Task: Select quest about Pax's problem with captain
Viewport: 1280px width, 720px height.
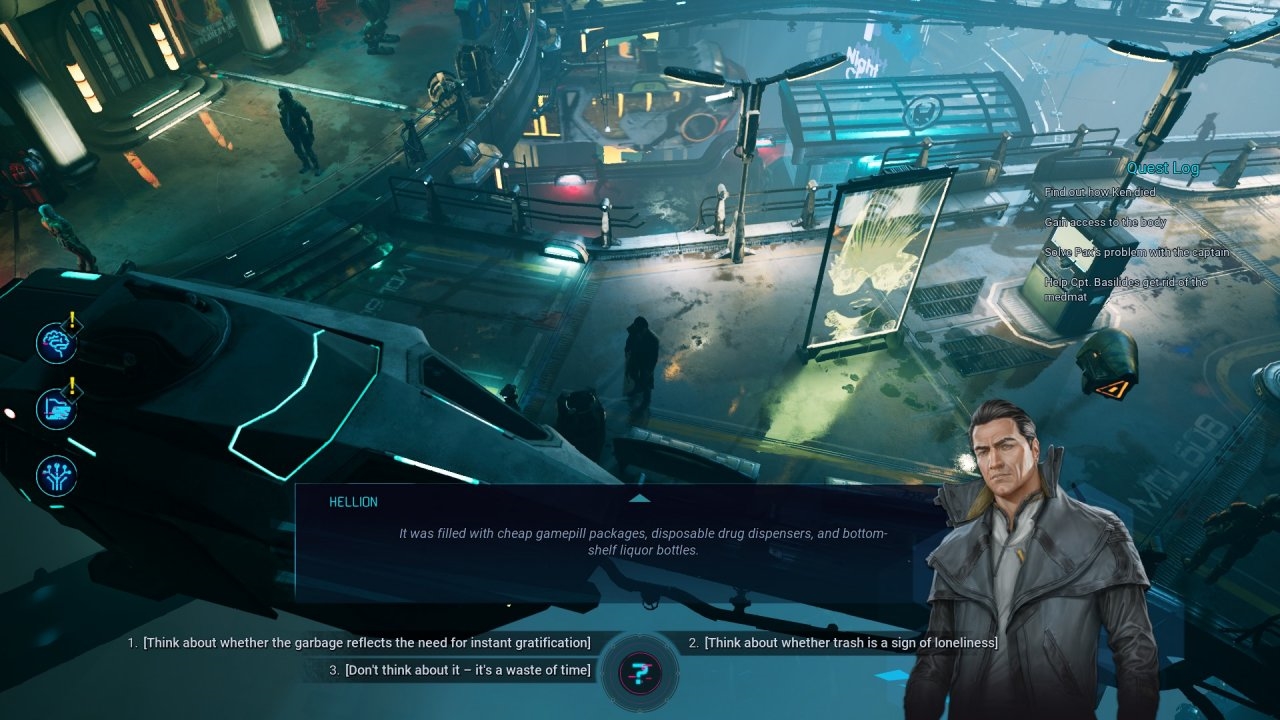Action: click(1137, 252)
